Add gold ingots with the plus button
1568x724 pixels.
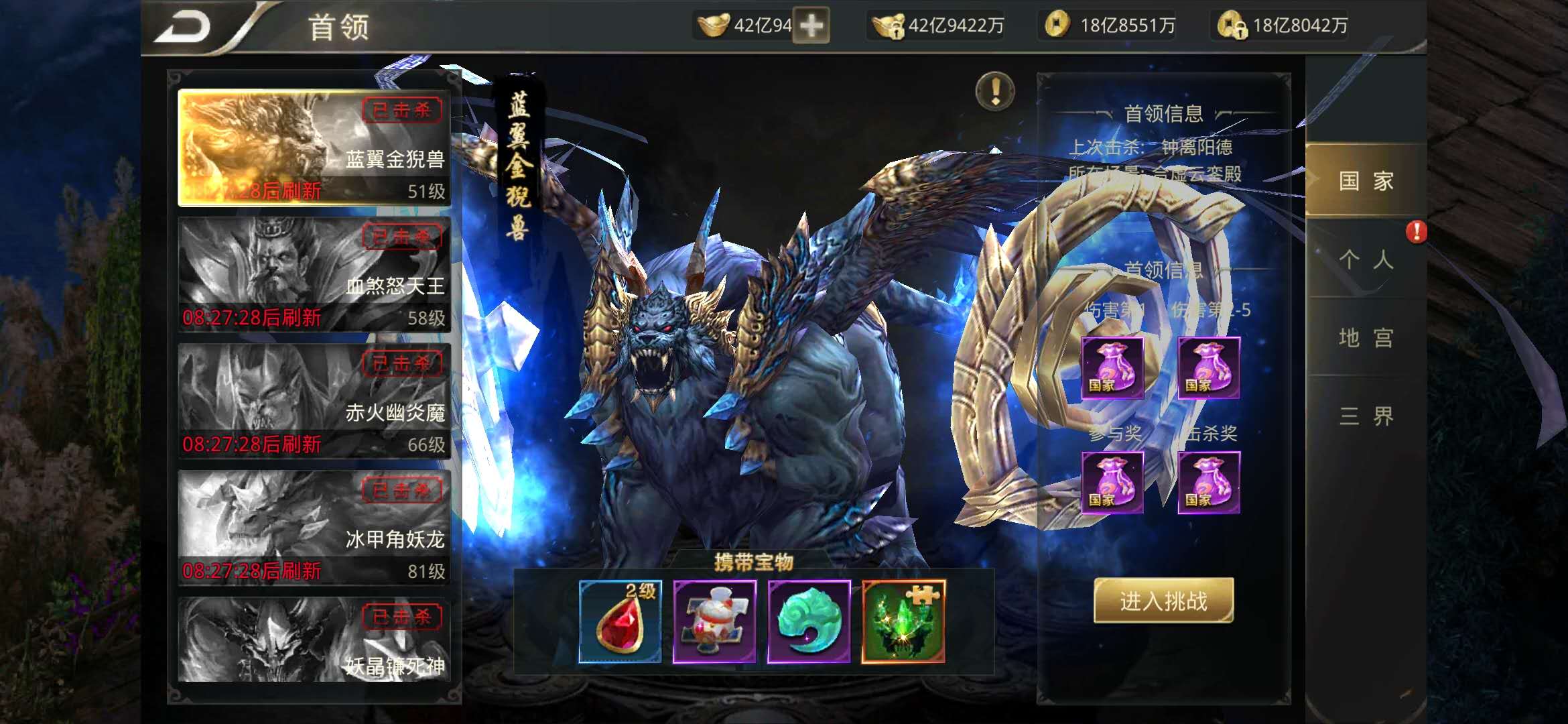pos(811,25)
